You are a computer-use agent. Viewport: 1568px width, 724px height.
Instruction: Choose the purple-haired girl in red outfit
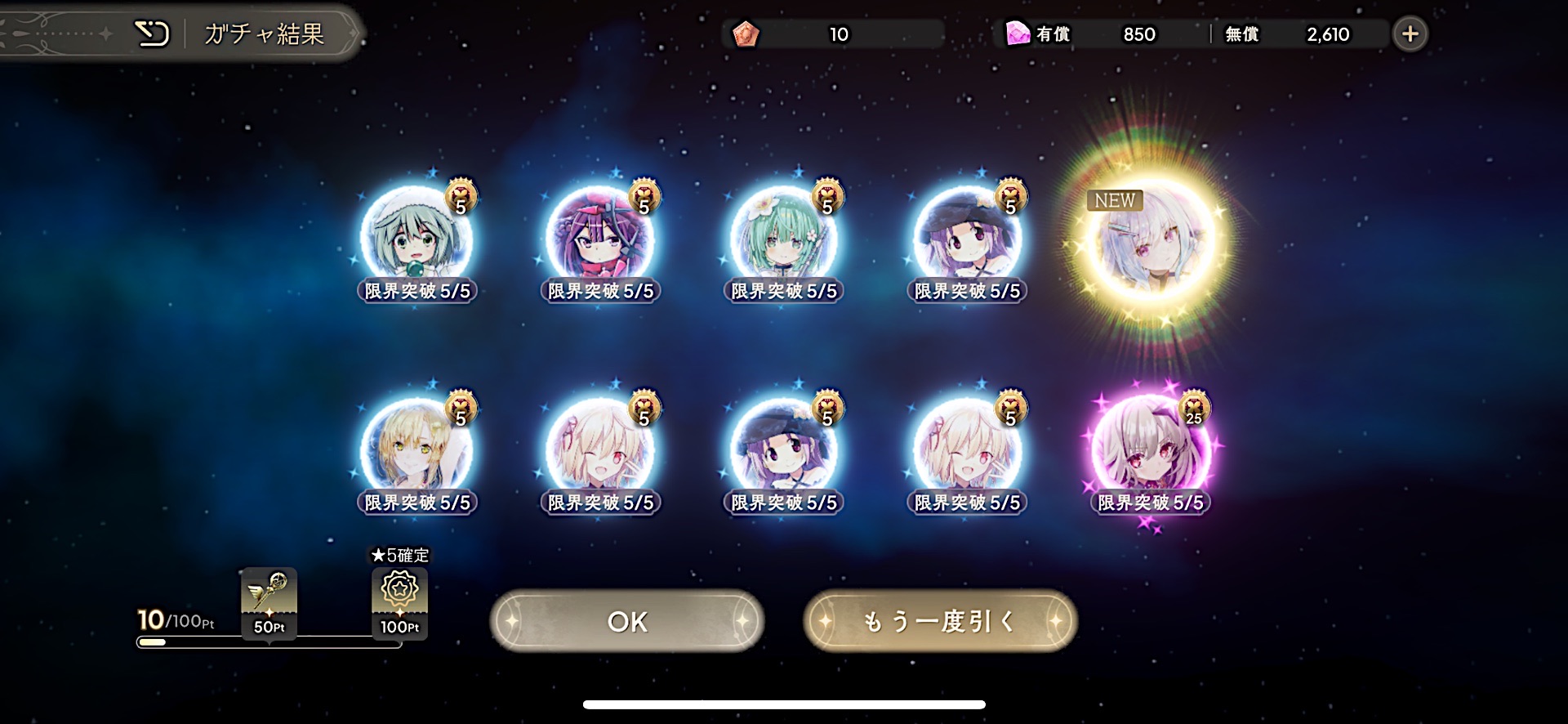click(600, 239)
